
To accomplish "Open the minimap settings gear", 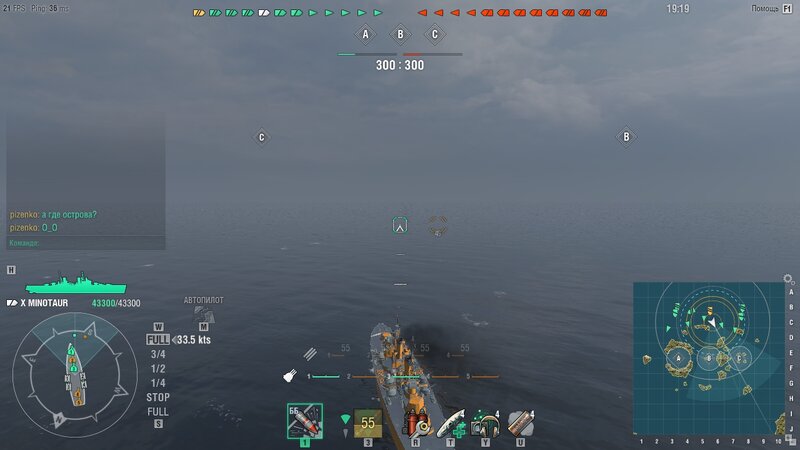I will click(x=787, y=279).
